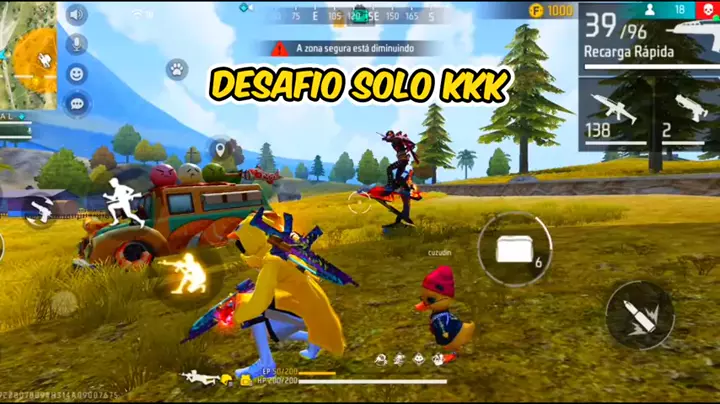Toggle the speaker sound icon
Screen dimensions: 720x404
(77, 15)
